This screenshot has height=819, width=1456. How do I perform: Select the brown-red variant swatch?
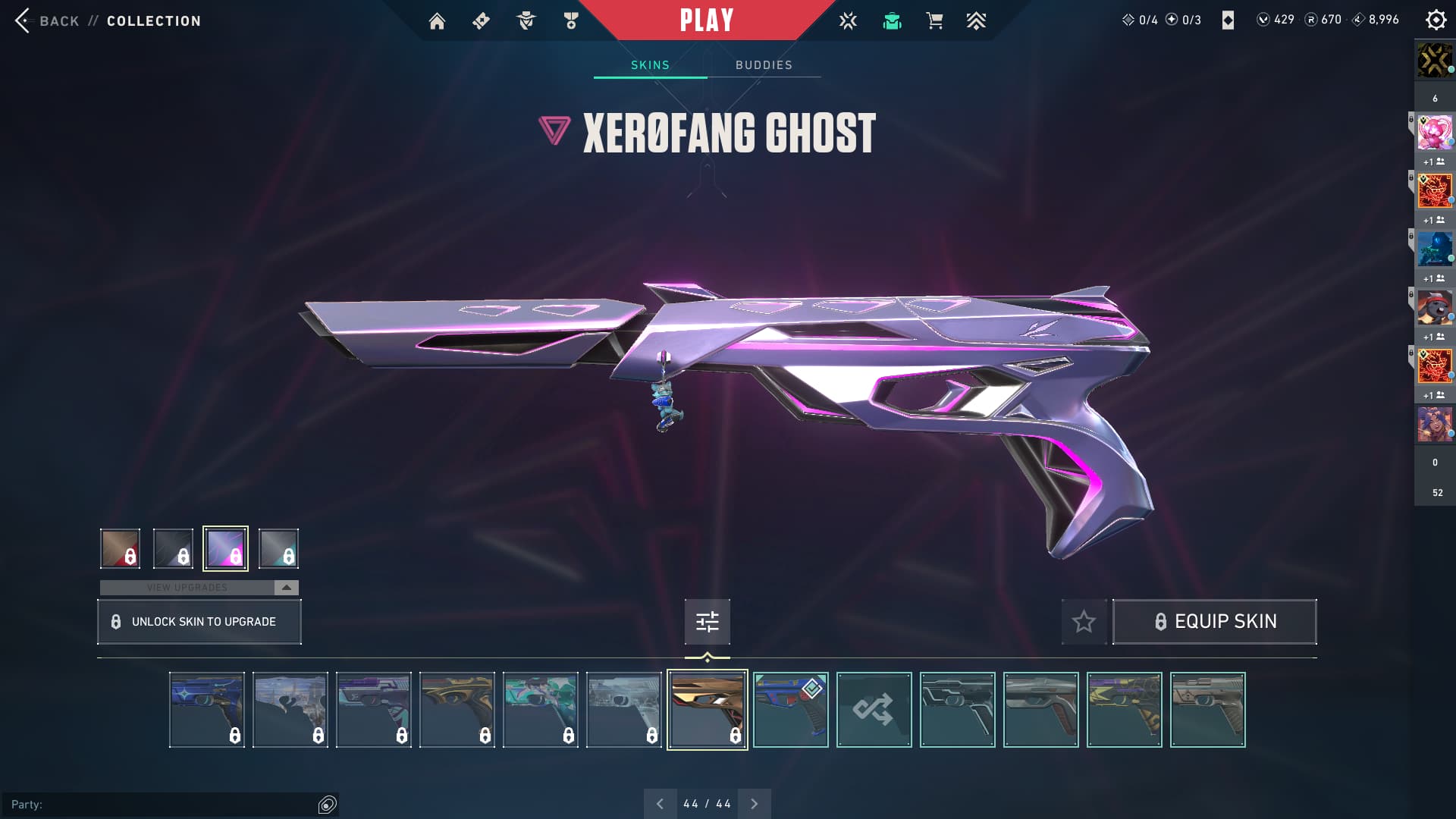click(x=120, y=548)
